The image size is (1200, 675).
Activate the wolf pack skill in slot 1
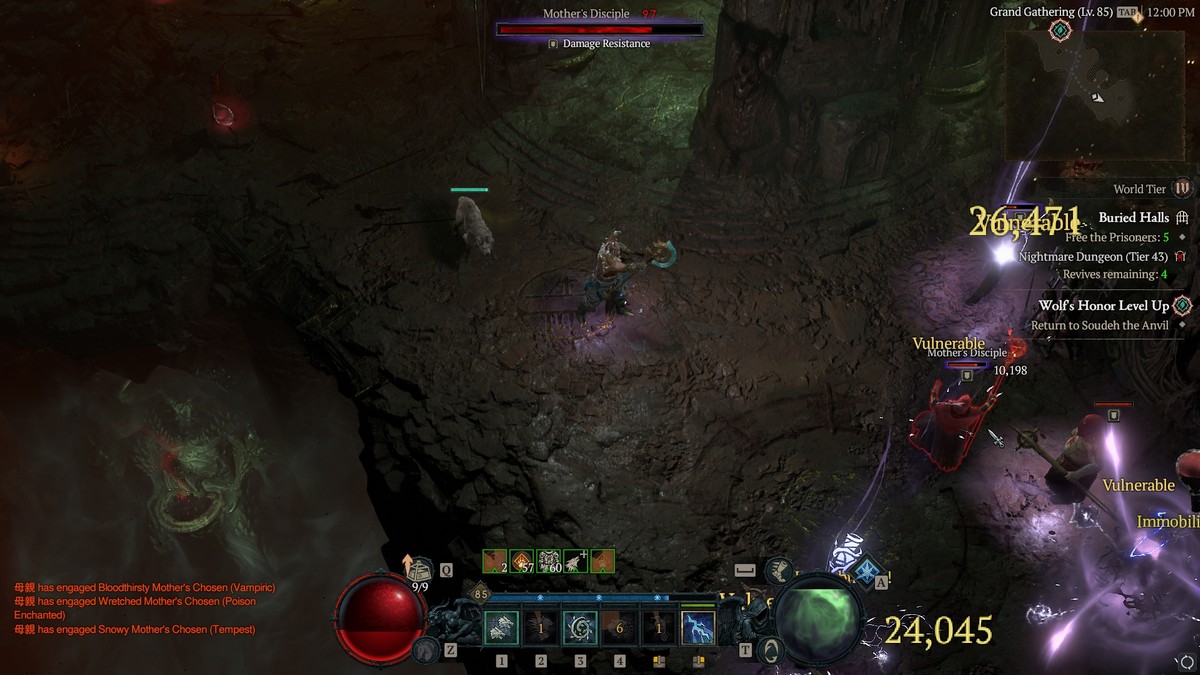click(x=501, y=628)
